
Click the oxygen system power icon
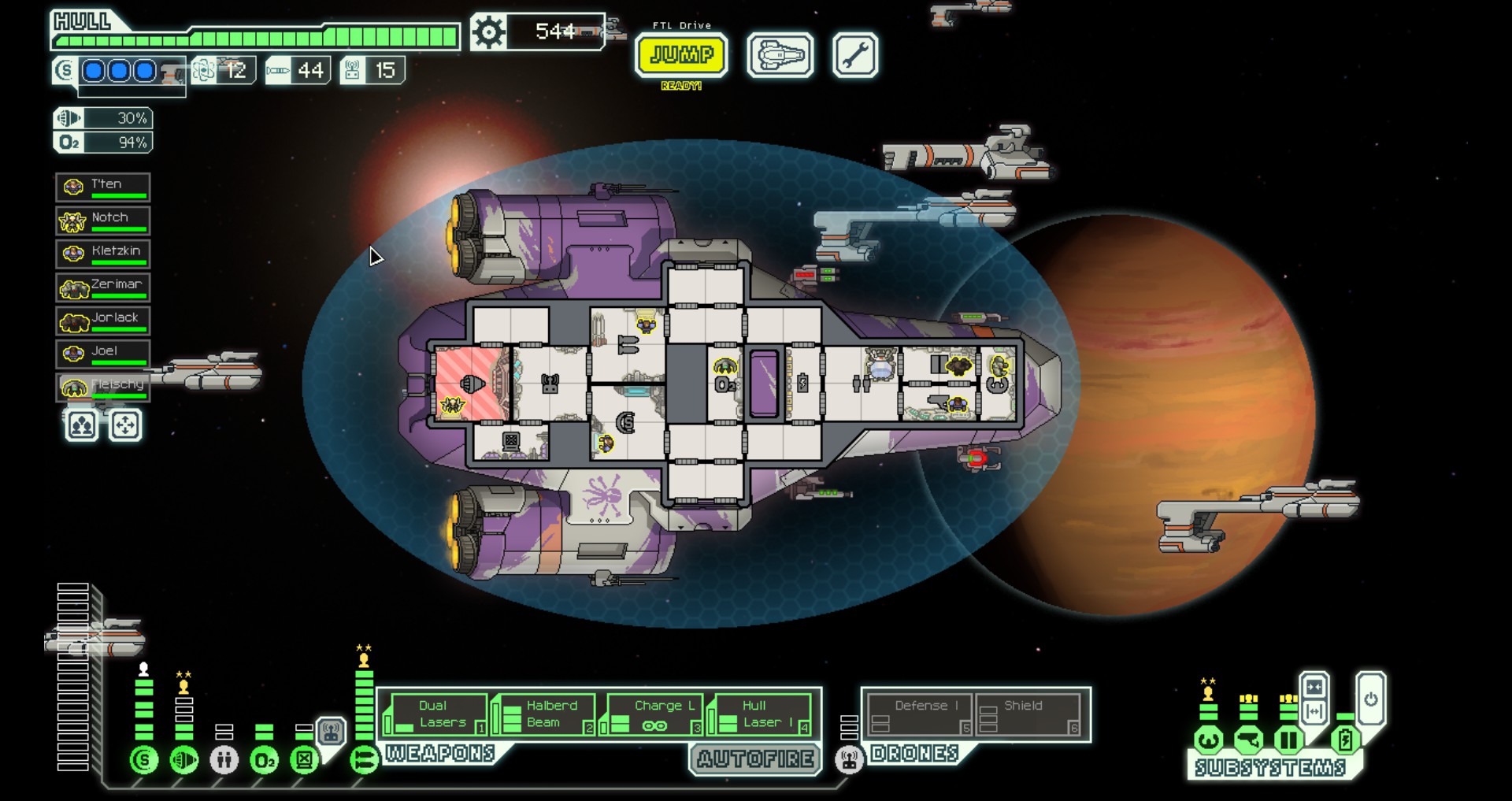(x=265, y=761)
